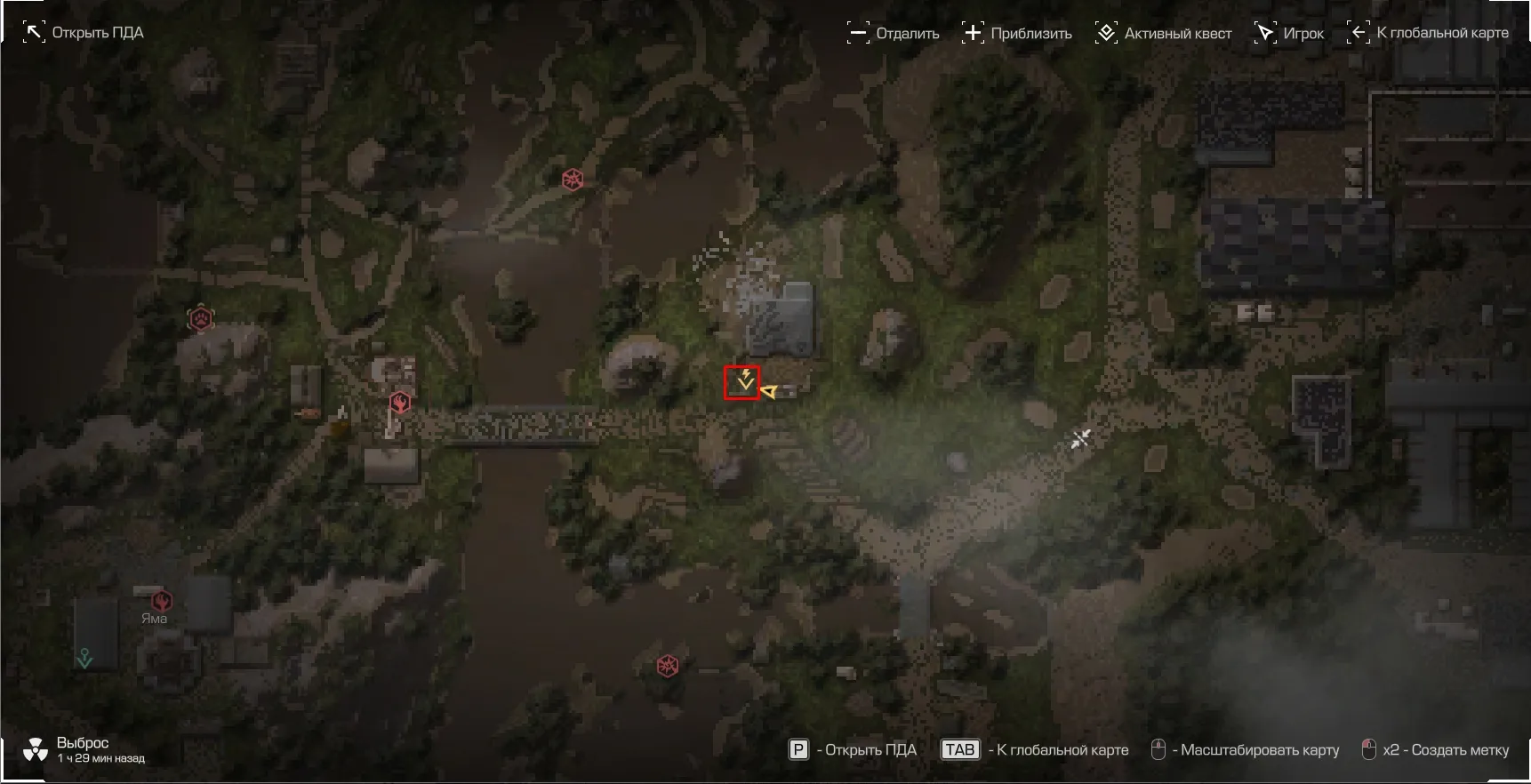Zoom in using the Приблизить button
Screen dimensions: 1531x784
pyautogui.click(x=1017, y=34)
